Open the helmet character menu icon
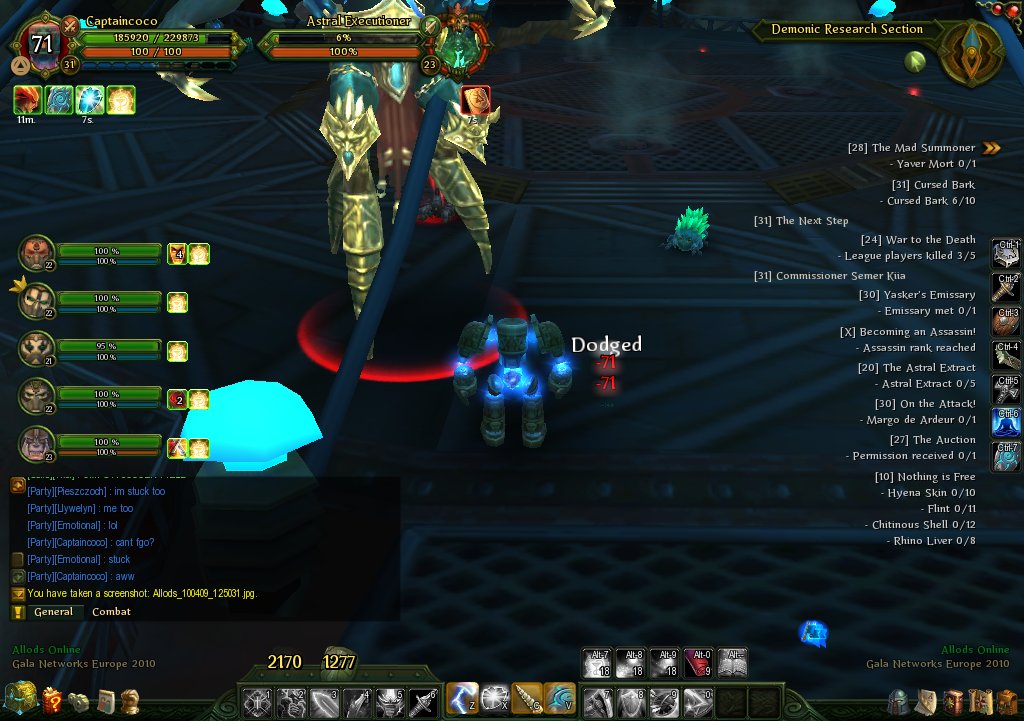This screenshot has width=1024, height=721. [898, 700]
